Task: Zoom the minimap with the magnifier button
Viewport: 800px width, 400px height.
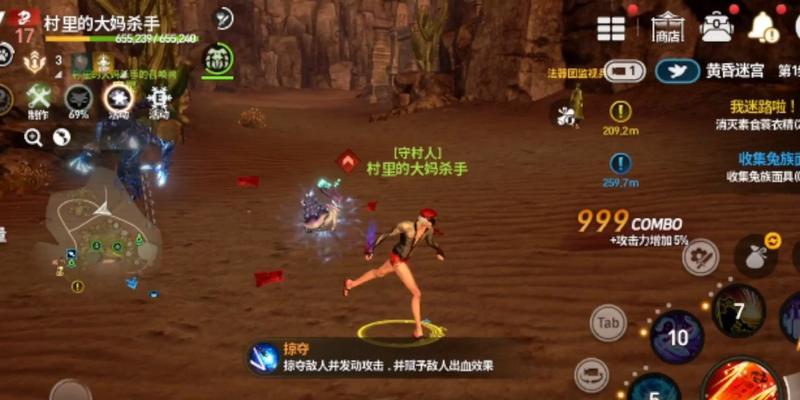Action: (x=33, y=137)
